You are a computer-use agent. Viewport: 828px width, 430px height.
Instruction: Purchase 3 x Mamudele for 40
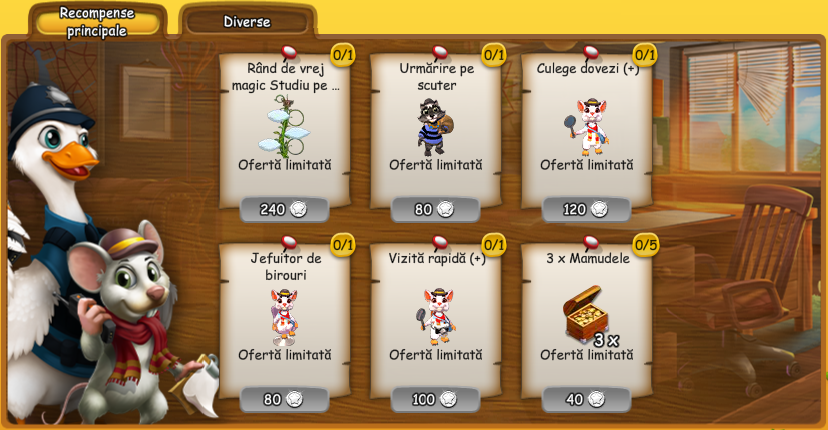[586, 399]
